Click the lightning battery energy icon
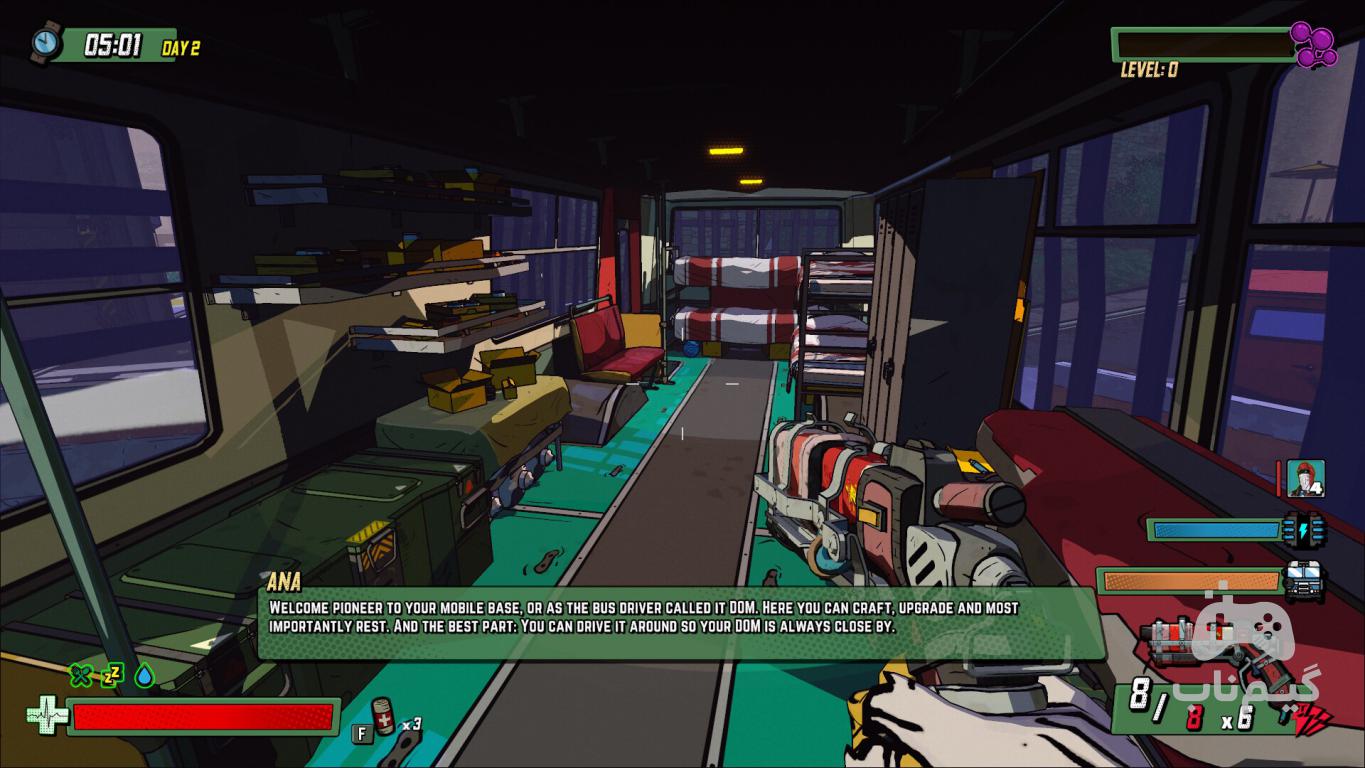Screen dimensions: 1365x768 tap(1305, 529)
